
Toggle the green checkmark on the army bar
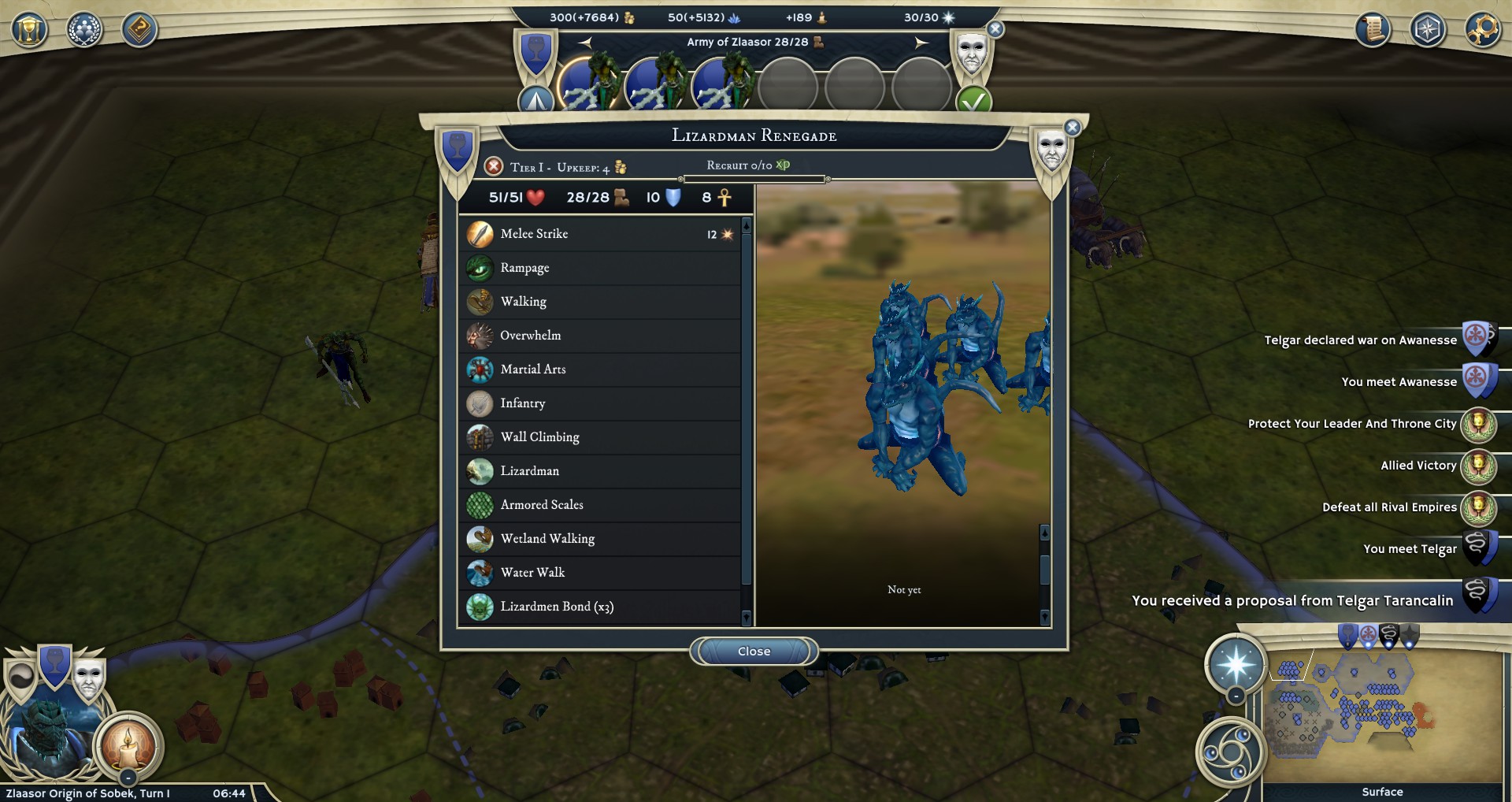[x=974, y=101]
